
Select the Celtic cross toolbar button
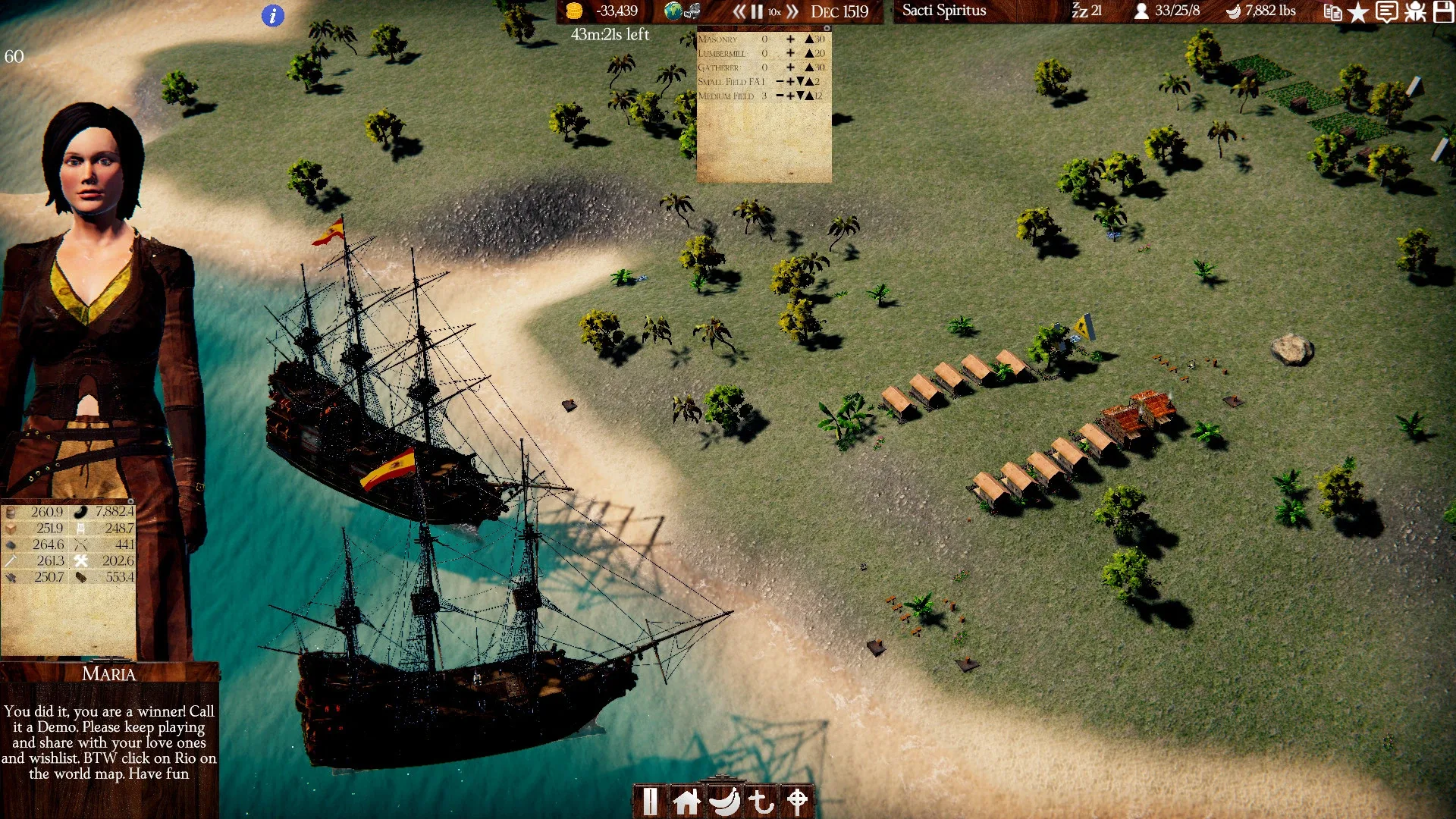pyautogui.click(x=797, y=801)
